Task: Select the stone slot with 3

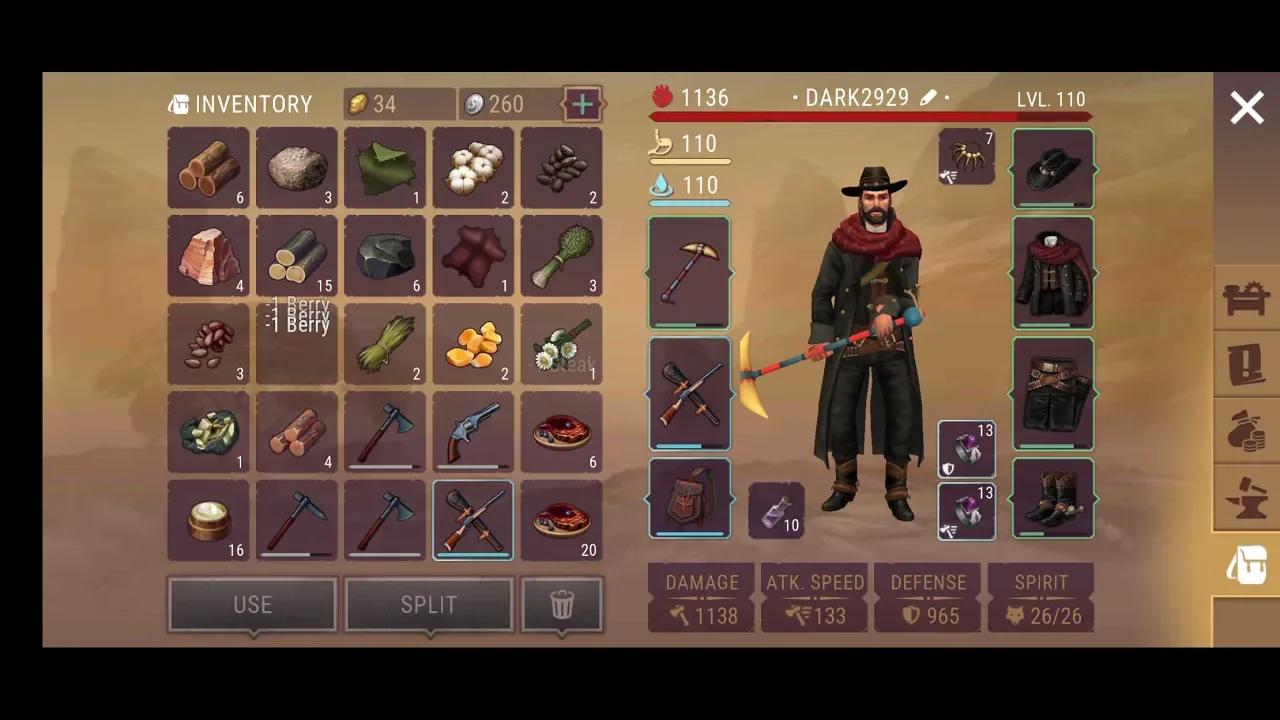Action: pyautogui.click(x=297, y=168)
